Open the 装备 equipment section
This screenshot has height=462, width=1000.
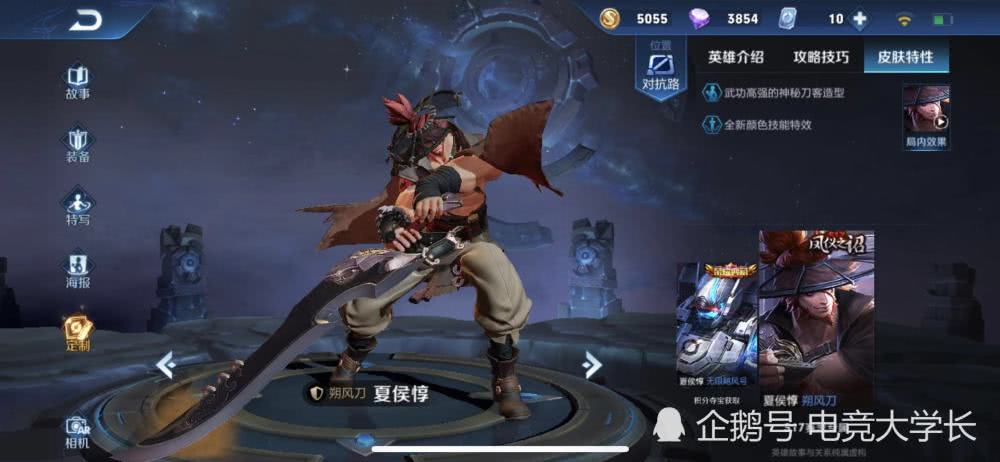pyautogui.click(x=78, y=145)
